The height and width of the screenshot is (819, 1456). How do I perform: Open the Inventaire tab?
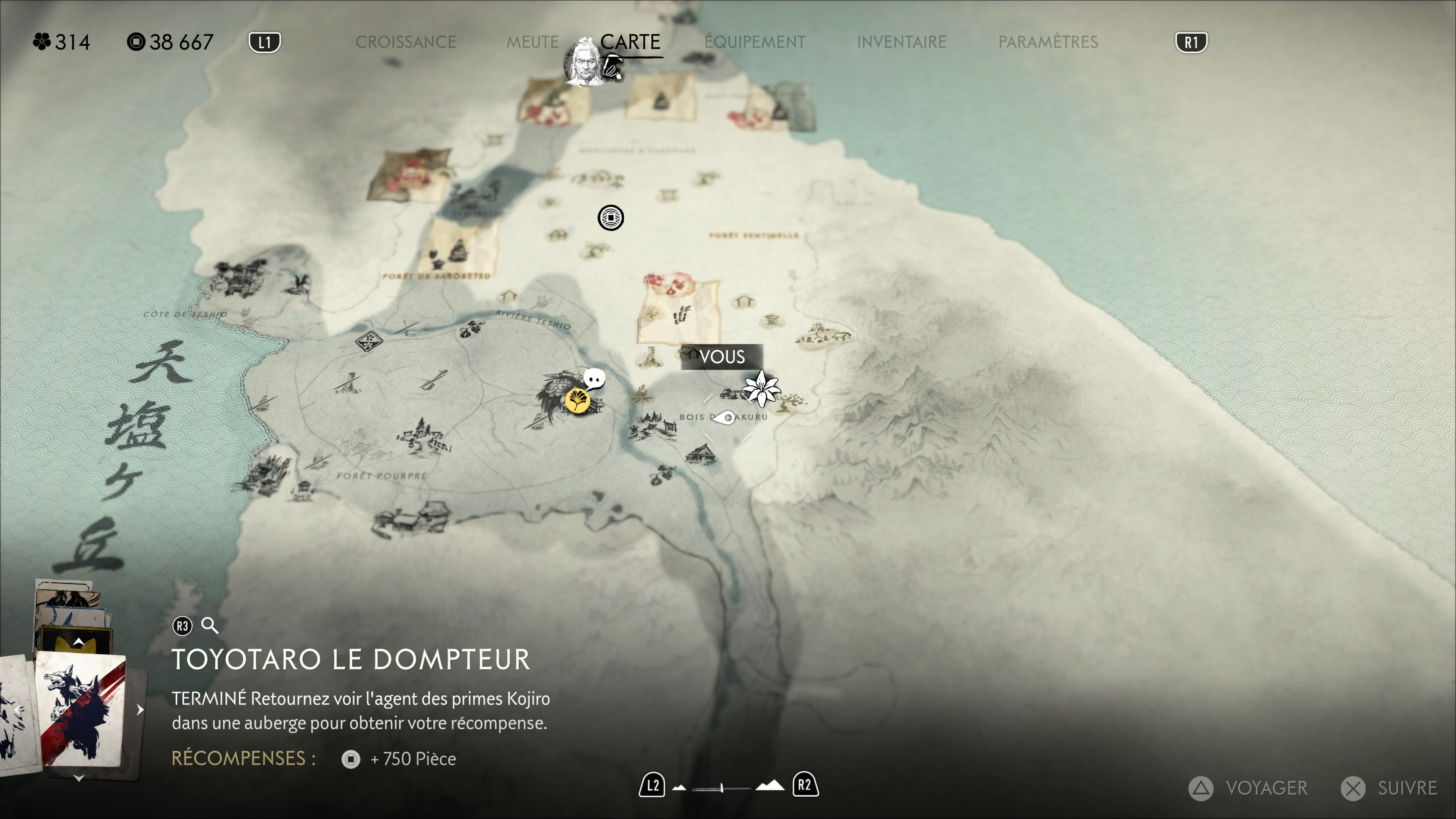(902, 42)
